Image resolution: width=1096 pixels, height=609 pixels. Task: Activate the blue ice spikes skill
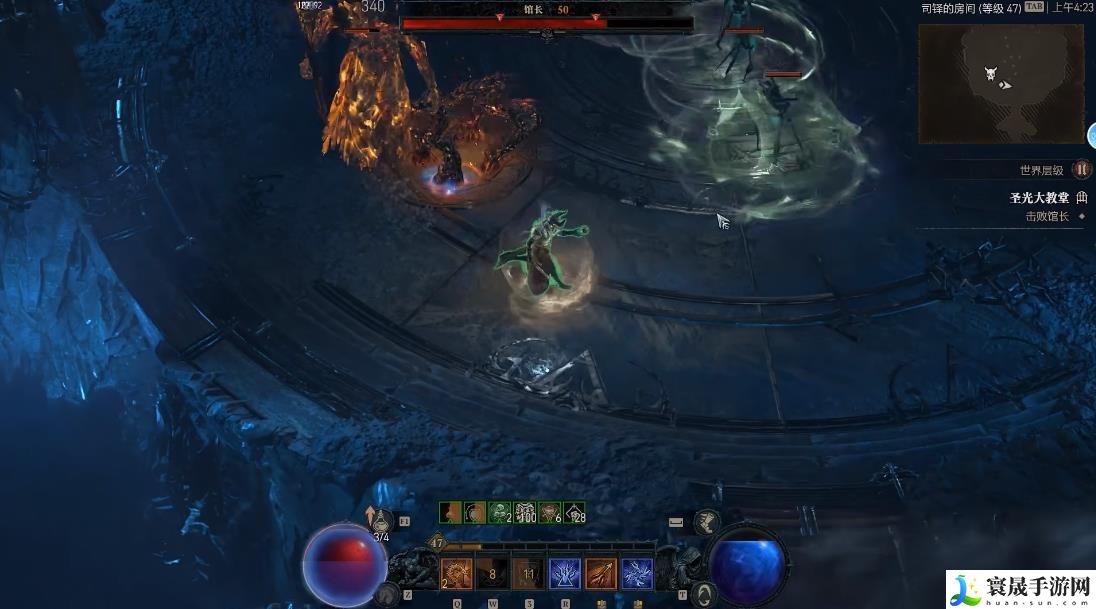[564, 574]
